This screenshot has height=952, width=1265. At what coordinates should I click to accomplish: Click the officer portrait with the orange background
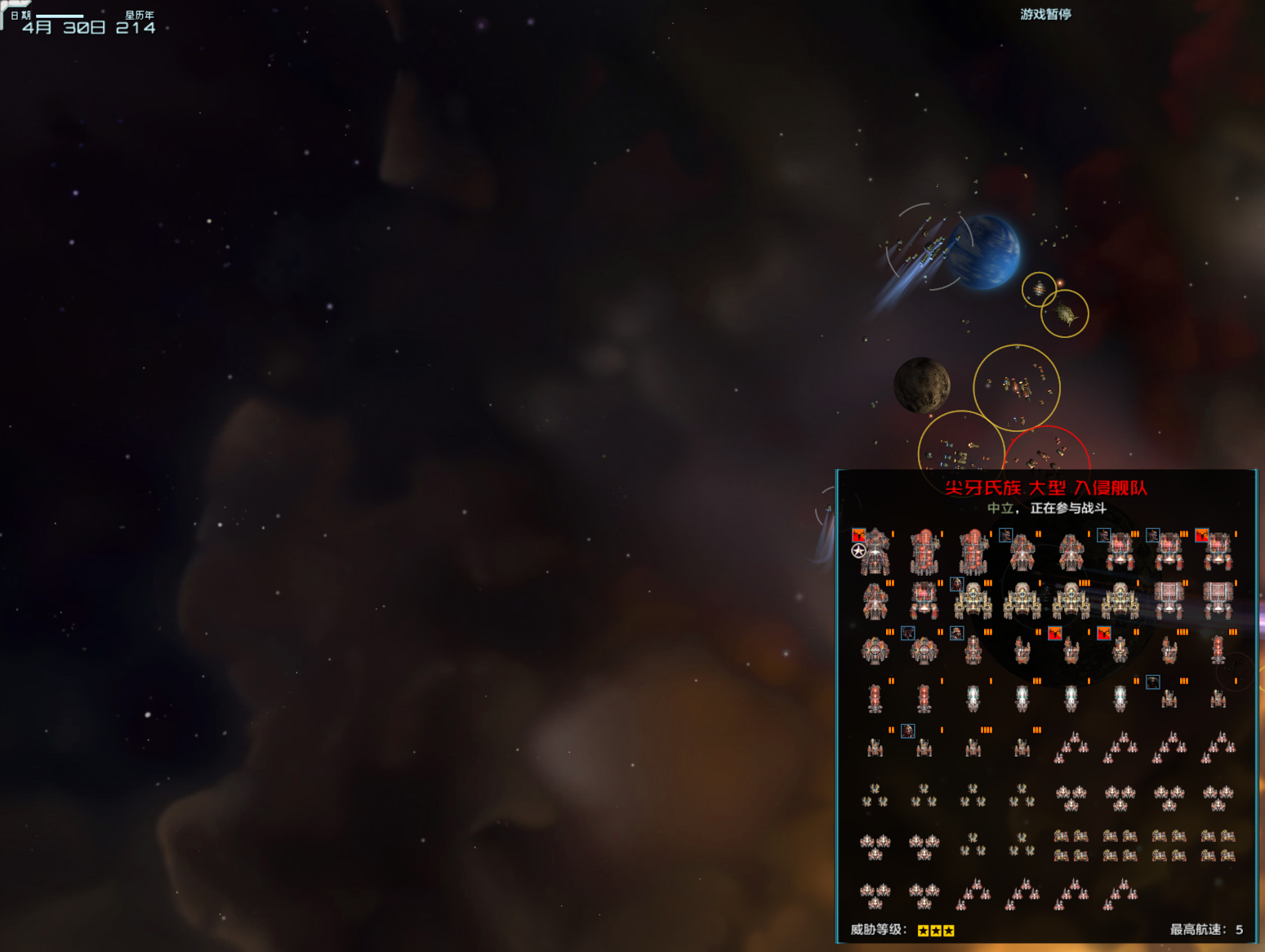click(1201, 536)
